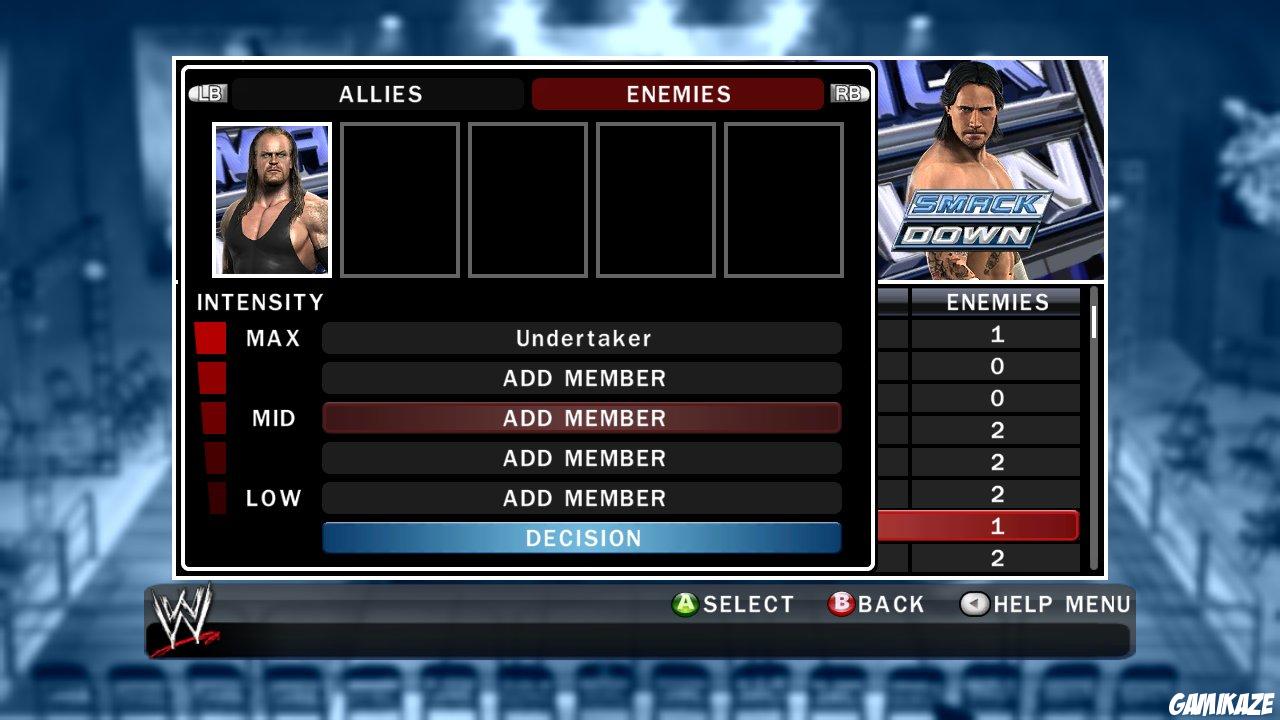1280x720 pixels.
Task: Click the highlighted MID ADD MEMBER slot
Action: pos(582,418)
